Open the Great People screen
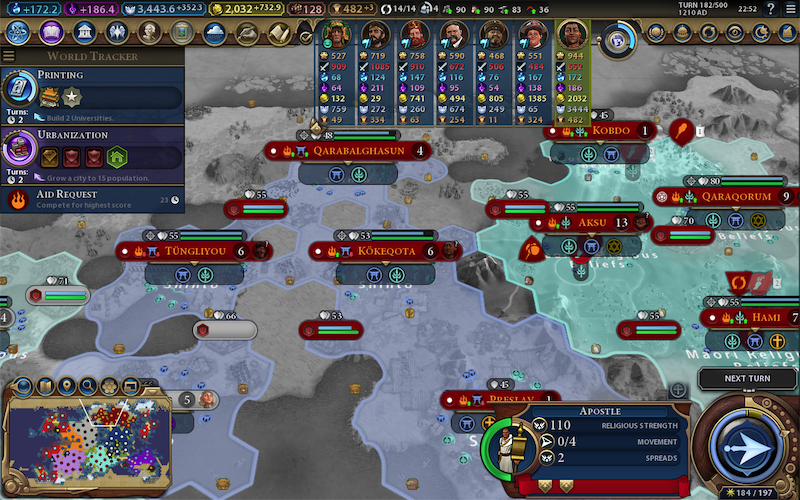800x500 pixels. tap(151, 32)
